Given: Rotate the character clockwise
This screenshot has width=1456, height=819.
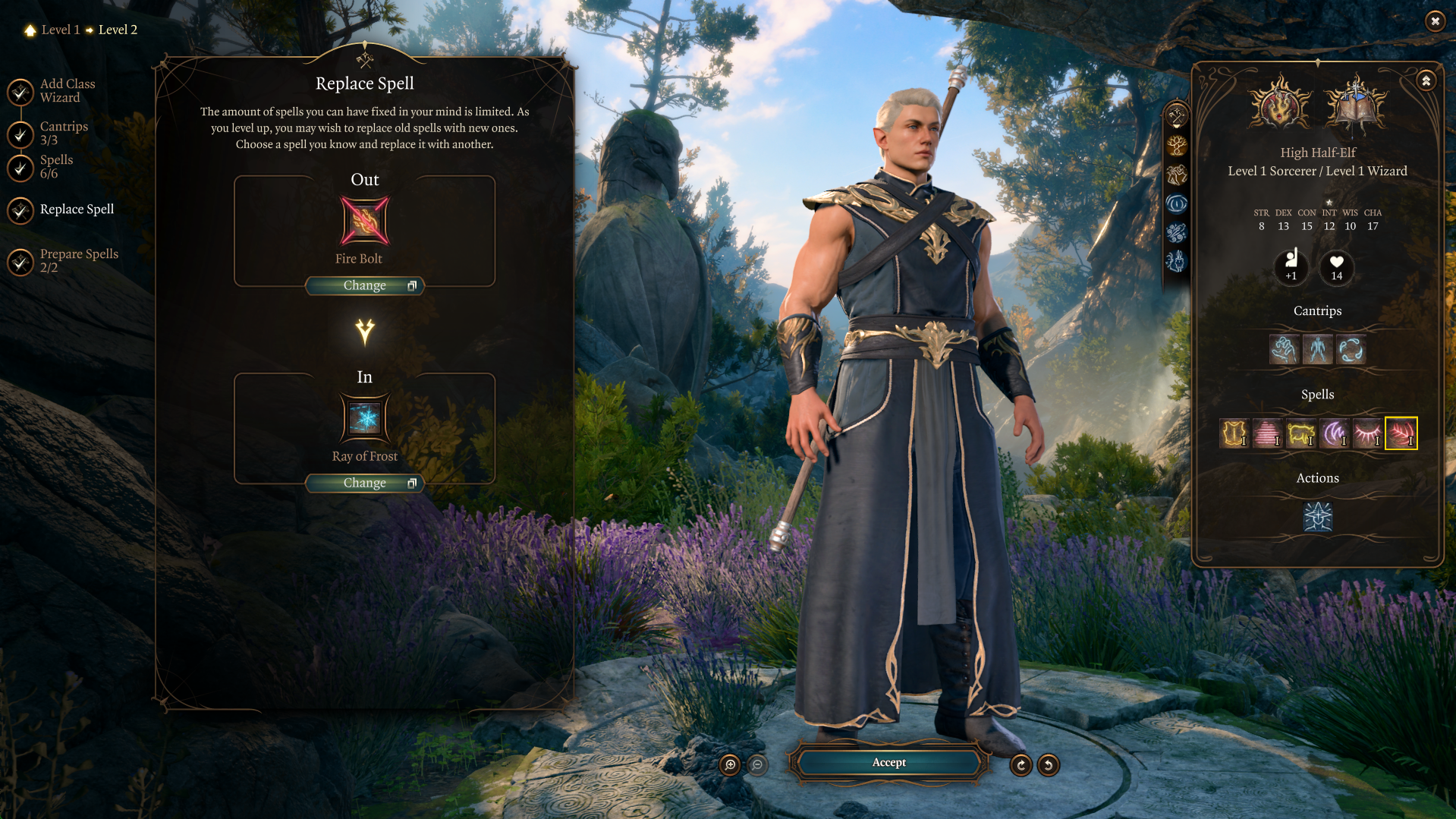Looking at the screenshot, I should [1021, 765].
